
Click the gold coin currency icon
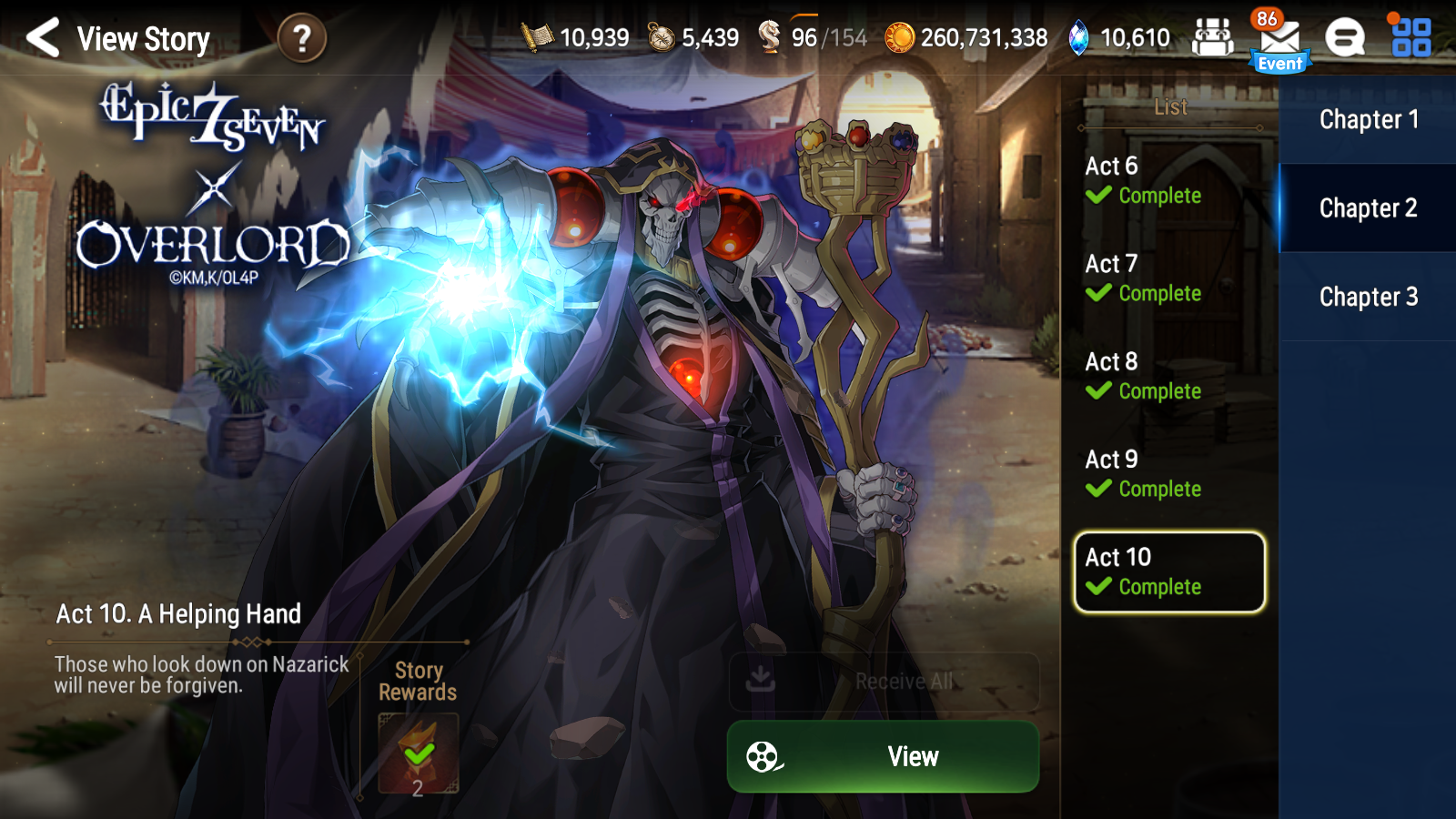click(900, 36)
